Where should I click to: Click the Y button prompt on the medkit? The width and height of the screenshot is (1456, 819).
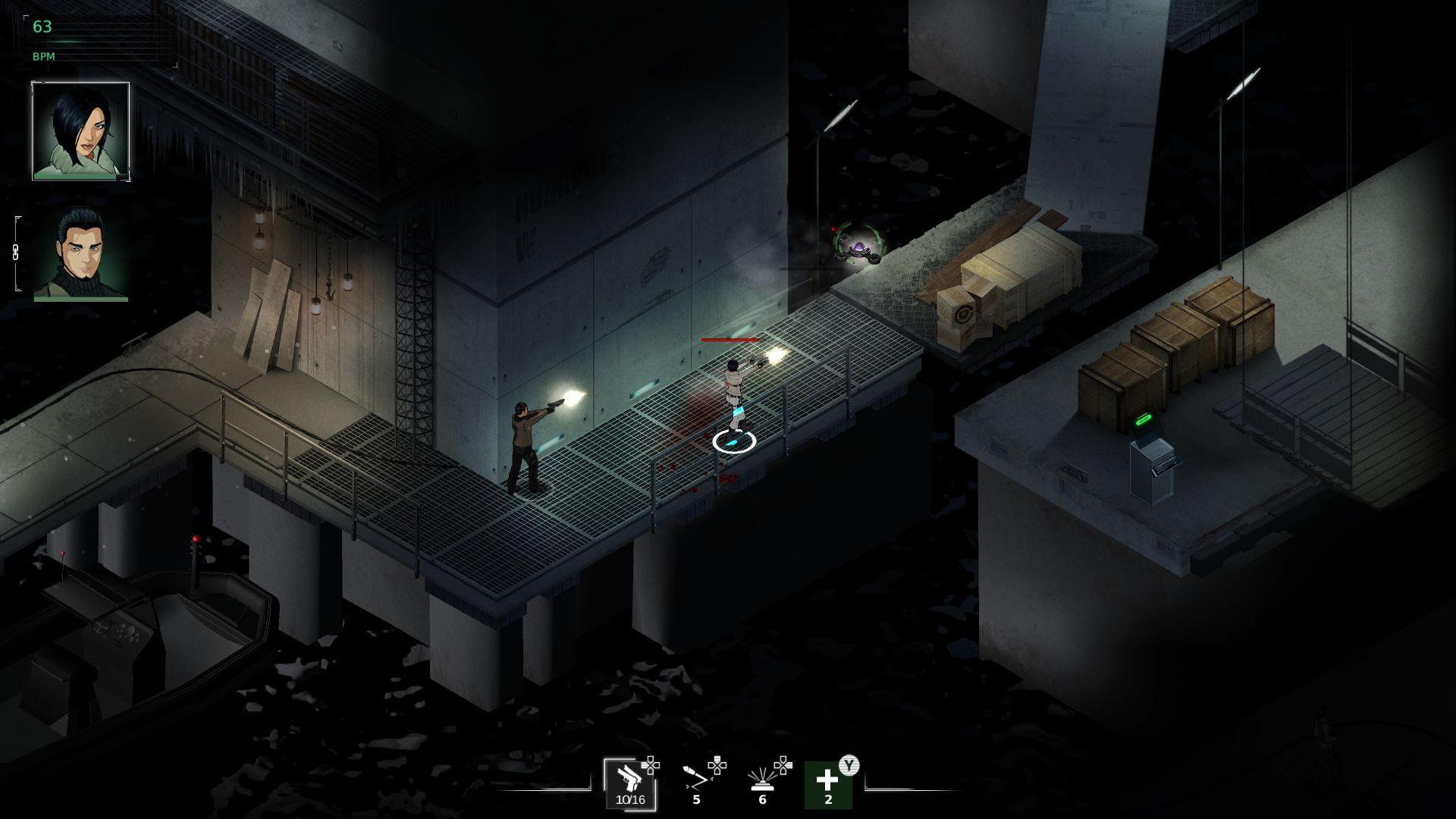click(x=849, y=764)
